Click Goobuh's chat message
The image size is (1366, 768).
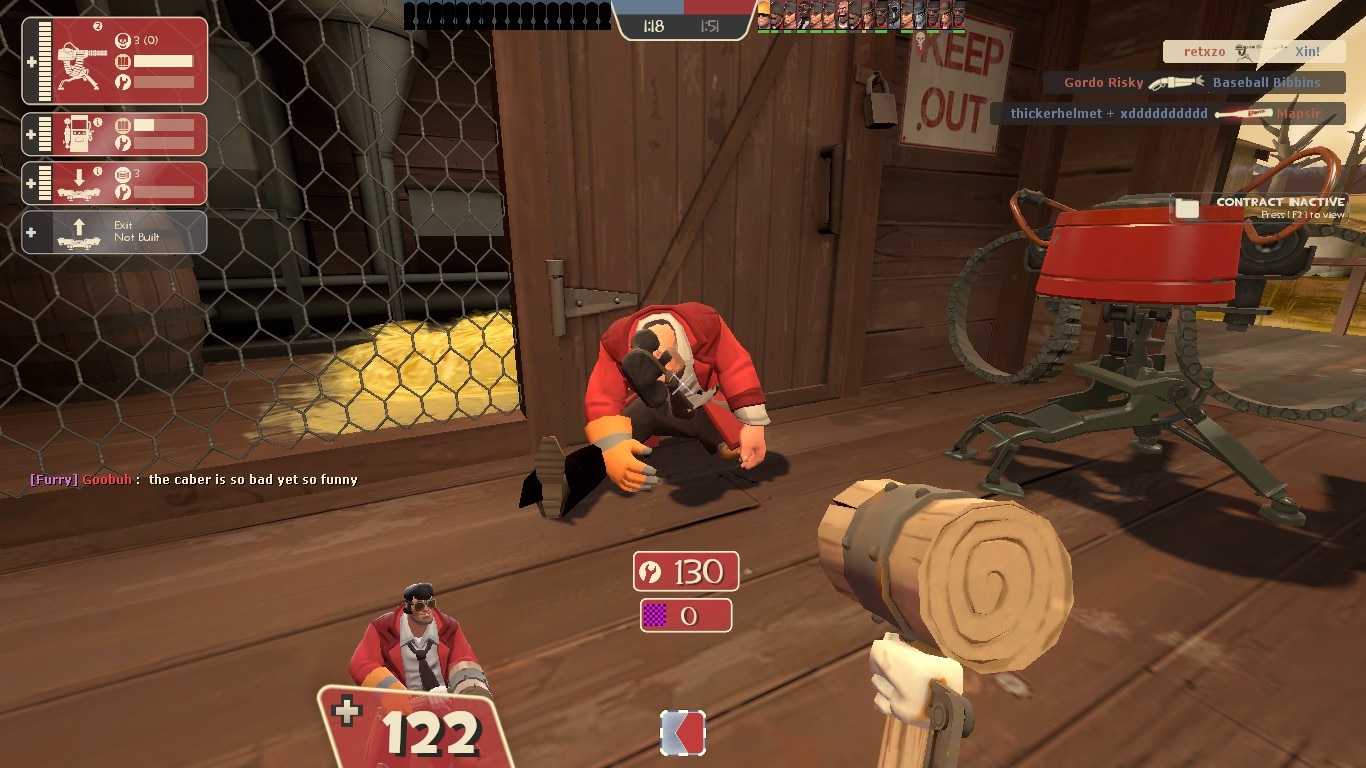(194, 480)
